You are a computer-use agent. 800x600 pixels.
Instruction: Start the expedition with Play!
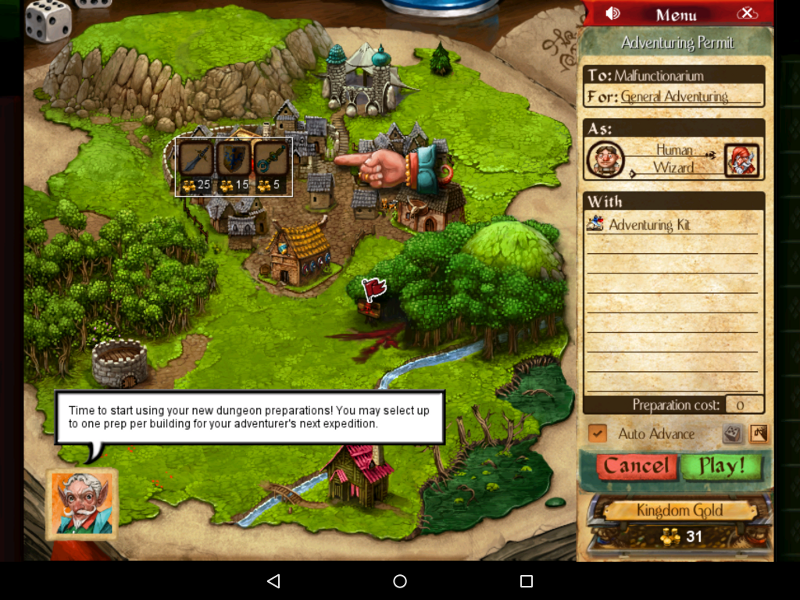pyautogui.click(x=721, y=466)
